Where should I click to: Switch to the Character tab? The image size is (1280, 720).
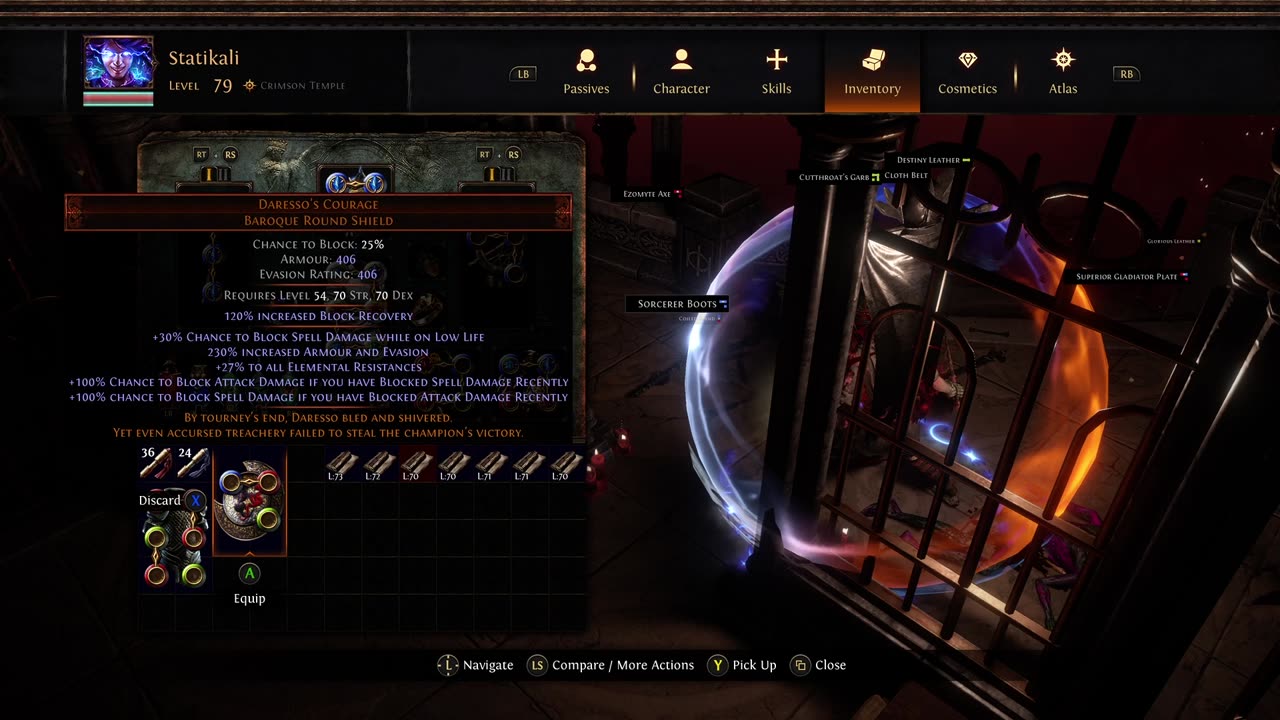pyautogui.click(x=681, y=72)
